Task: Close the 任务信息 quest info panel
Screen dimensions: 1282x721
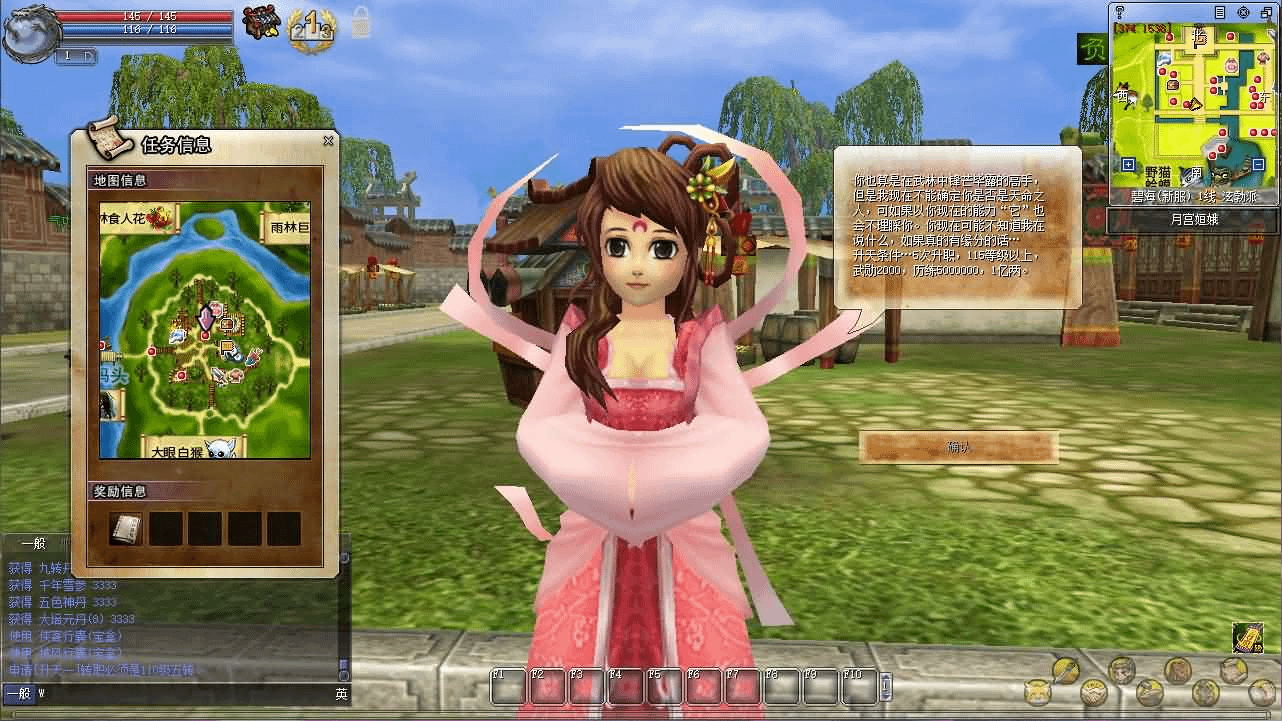Action: coord(328,141)
